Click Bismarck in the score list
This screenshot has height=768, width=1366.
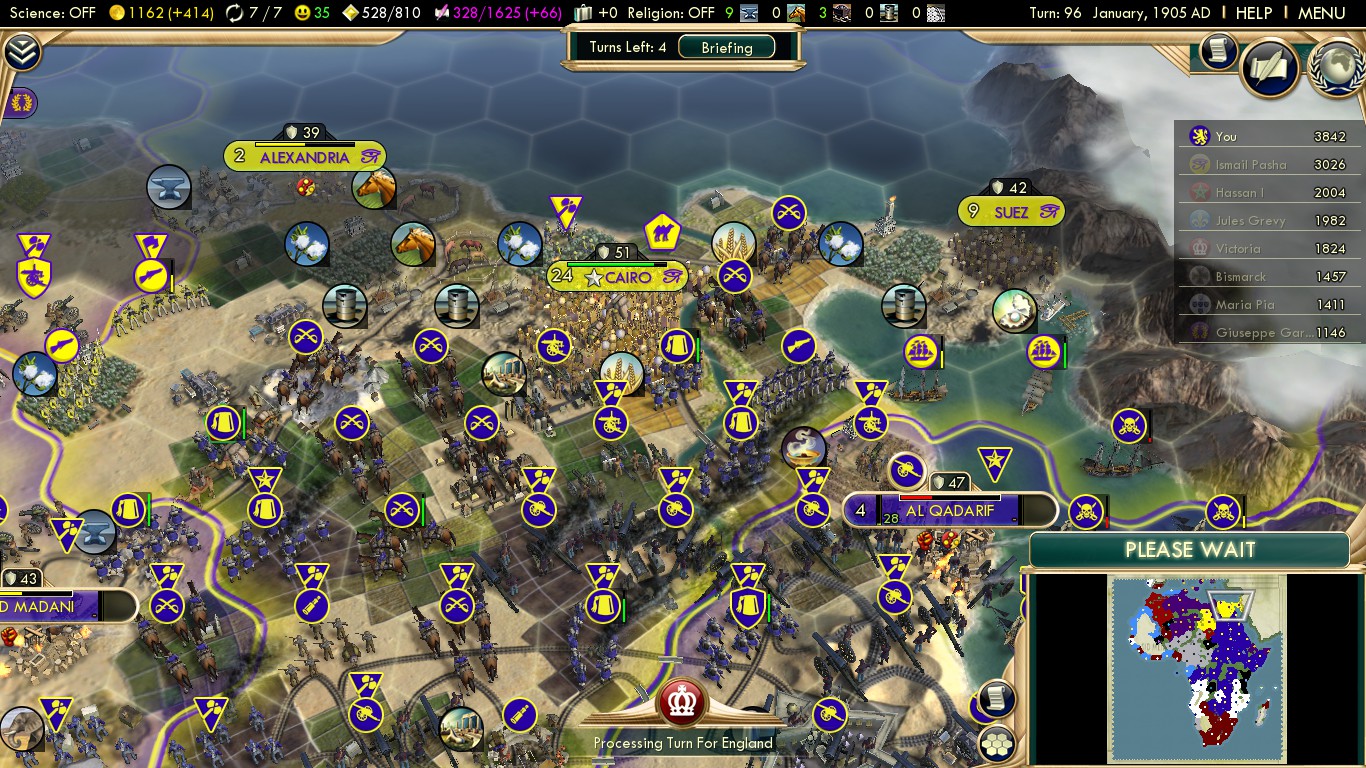tap(1240, 277)
